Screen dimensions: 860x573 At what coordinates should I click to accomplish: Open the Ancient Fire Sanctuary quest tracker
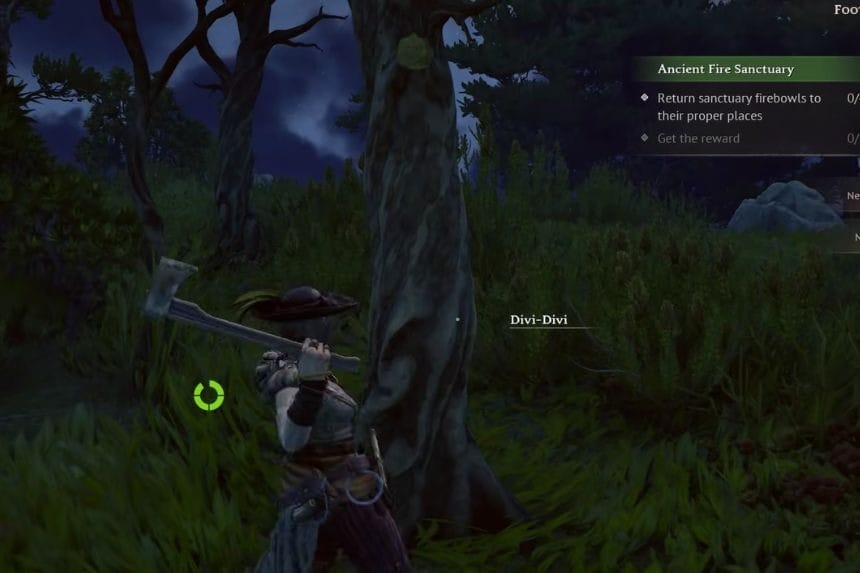click(726, 69)
